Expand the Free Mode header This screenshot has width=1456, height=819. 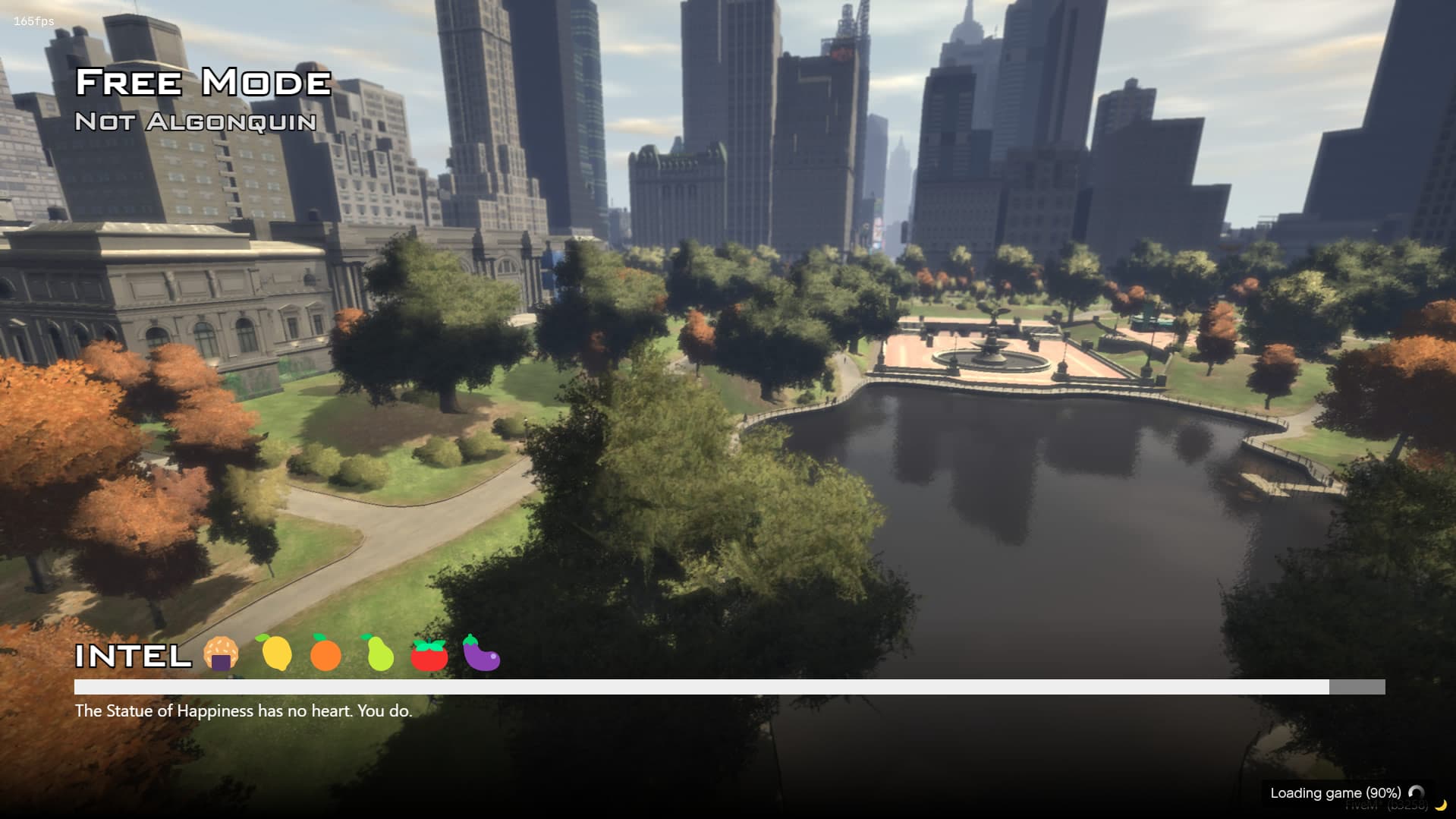point(203,82)
